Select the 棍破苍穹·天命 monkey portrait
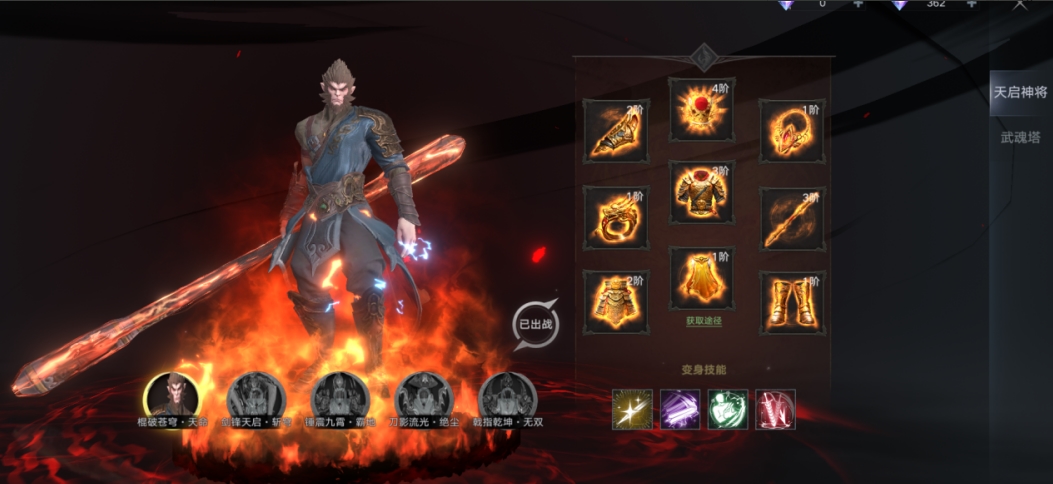The image size is (1053, 484). click(x=169, y=395)
